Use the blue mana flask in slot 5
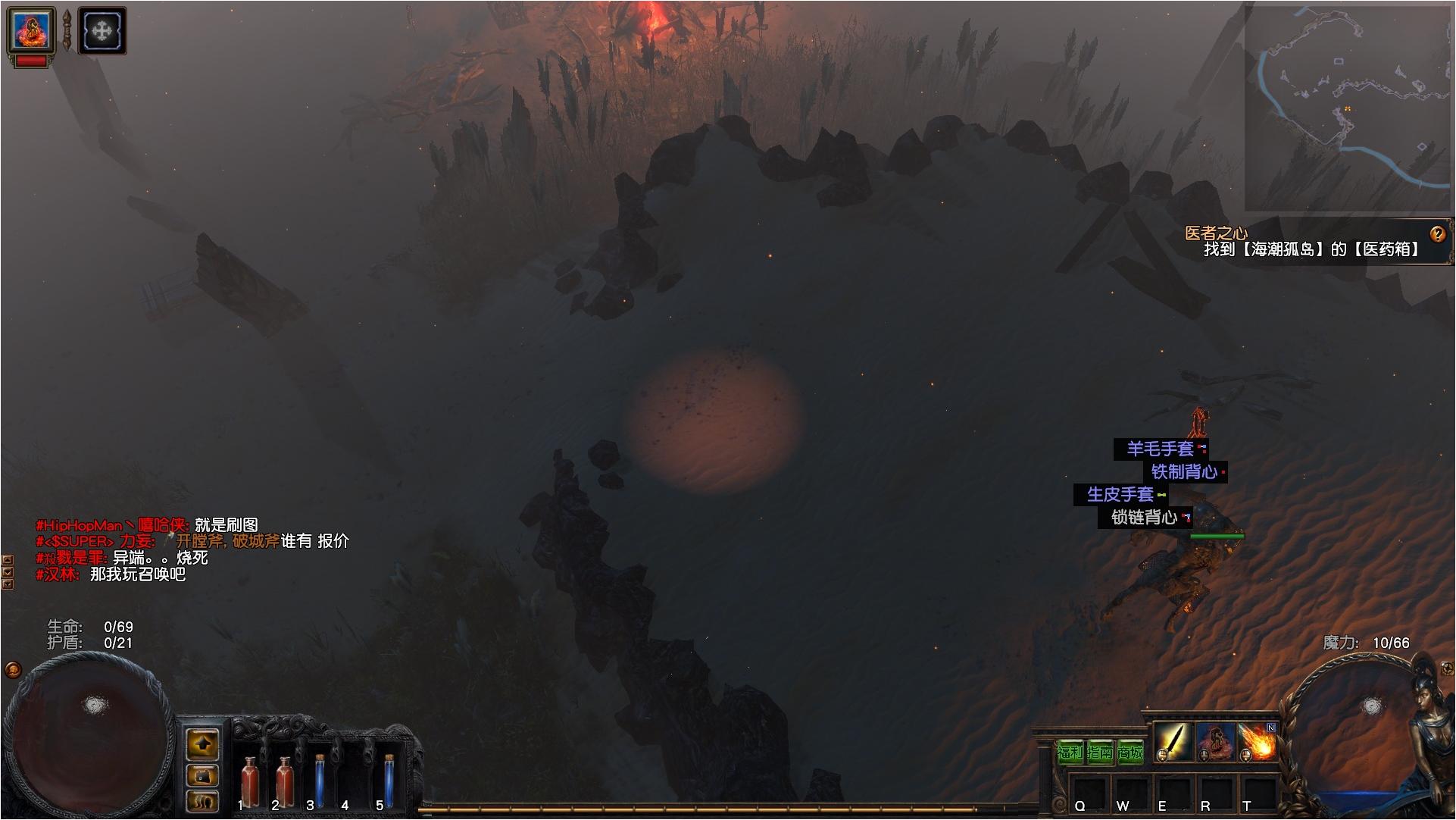 389,781
